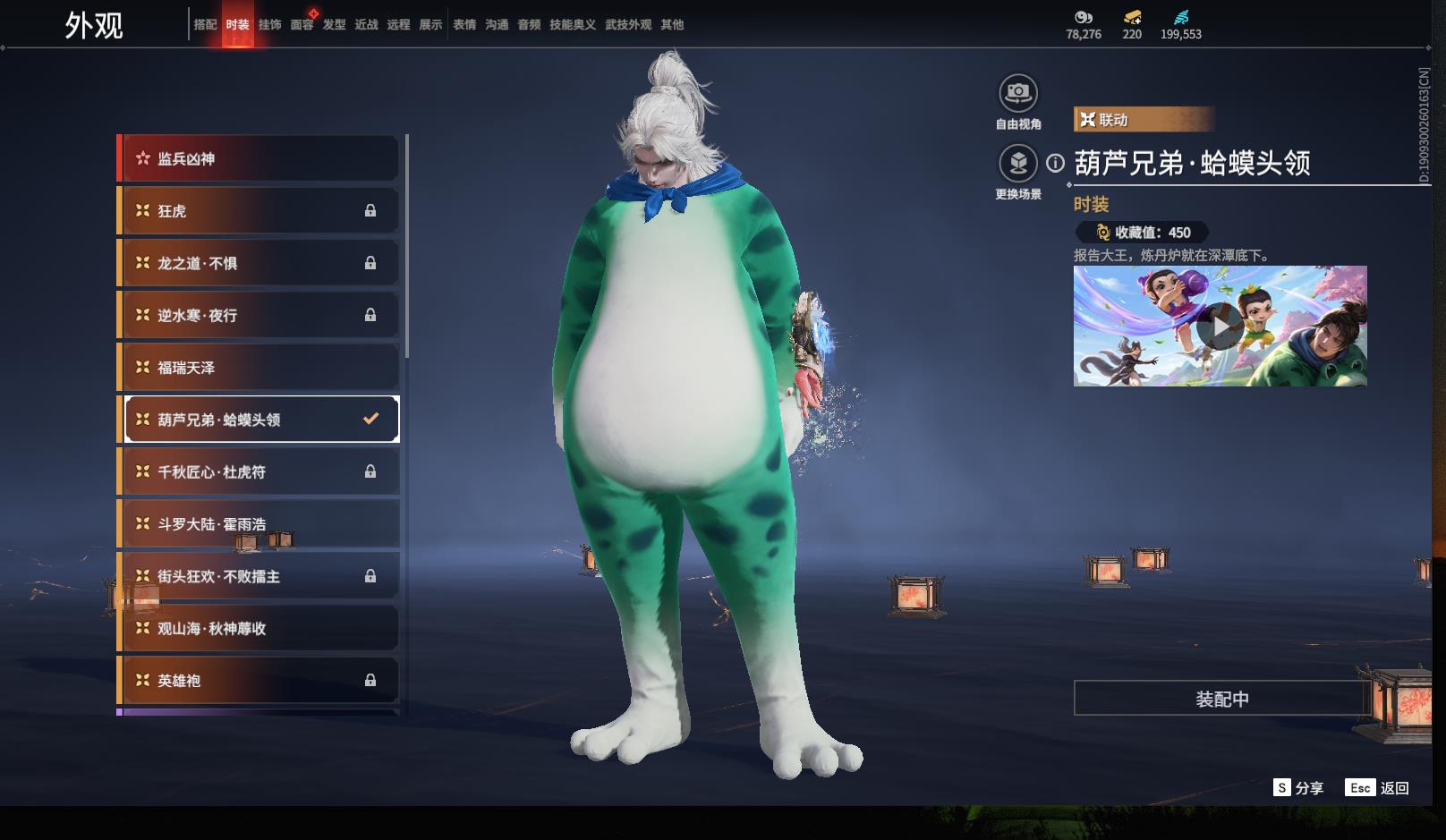Click the 装配中 equip button
The height and width of the screenshot is (840, 1446).
[x=1221, y=699]
